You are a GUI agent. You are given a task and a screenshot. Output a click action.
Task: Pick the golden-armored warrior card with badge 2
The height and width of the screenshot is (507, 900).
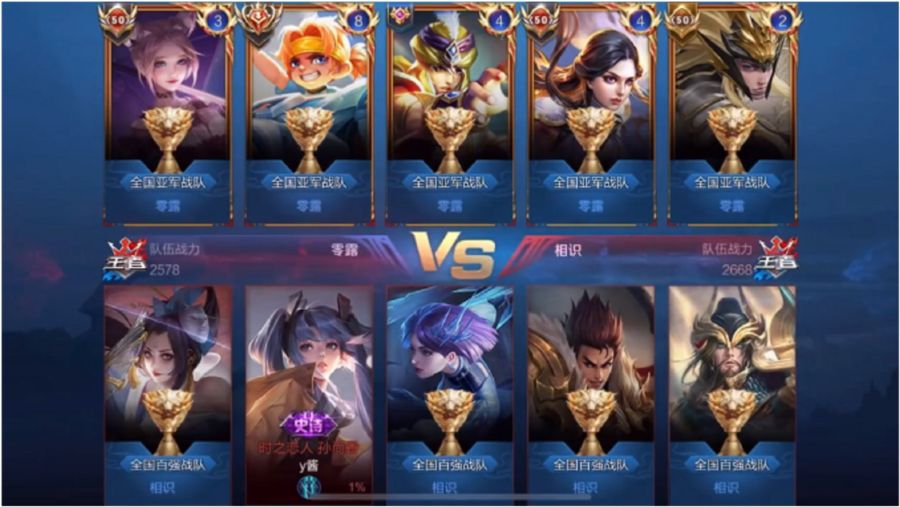tap(733, 115)
